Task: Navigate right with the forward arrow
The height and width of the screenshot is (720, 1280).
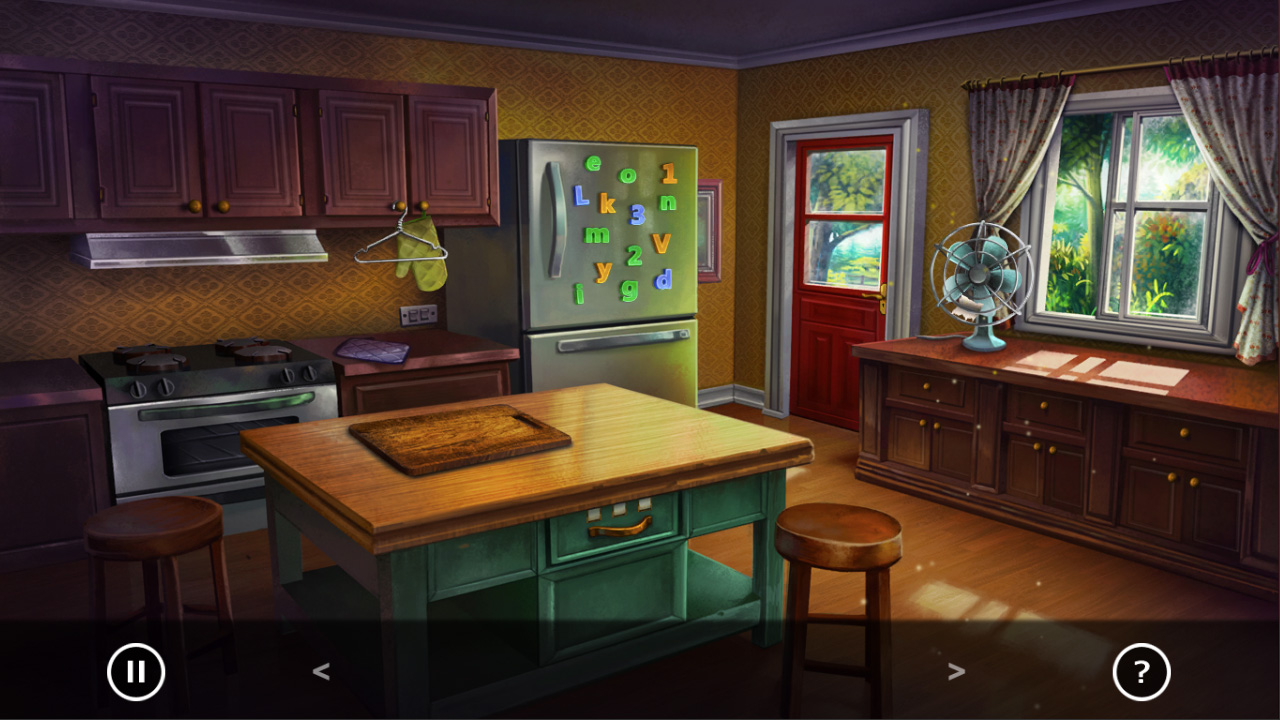Action: [957, 672]
